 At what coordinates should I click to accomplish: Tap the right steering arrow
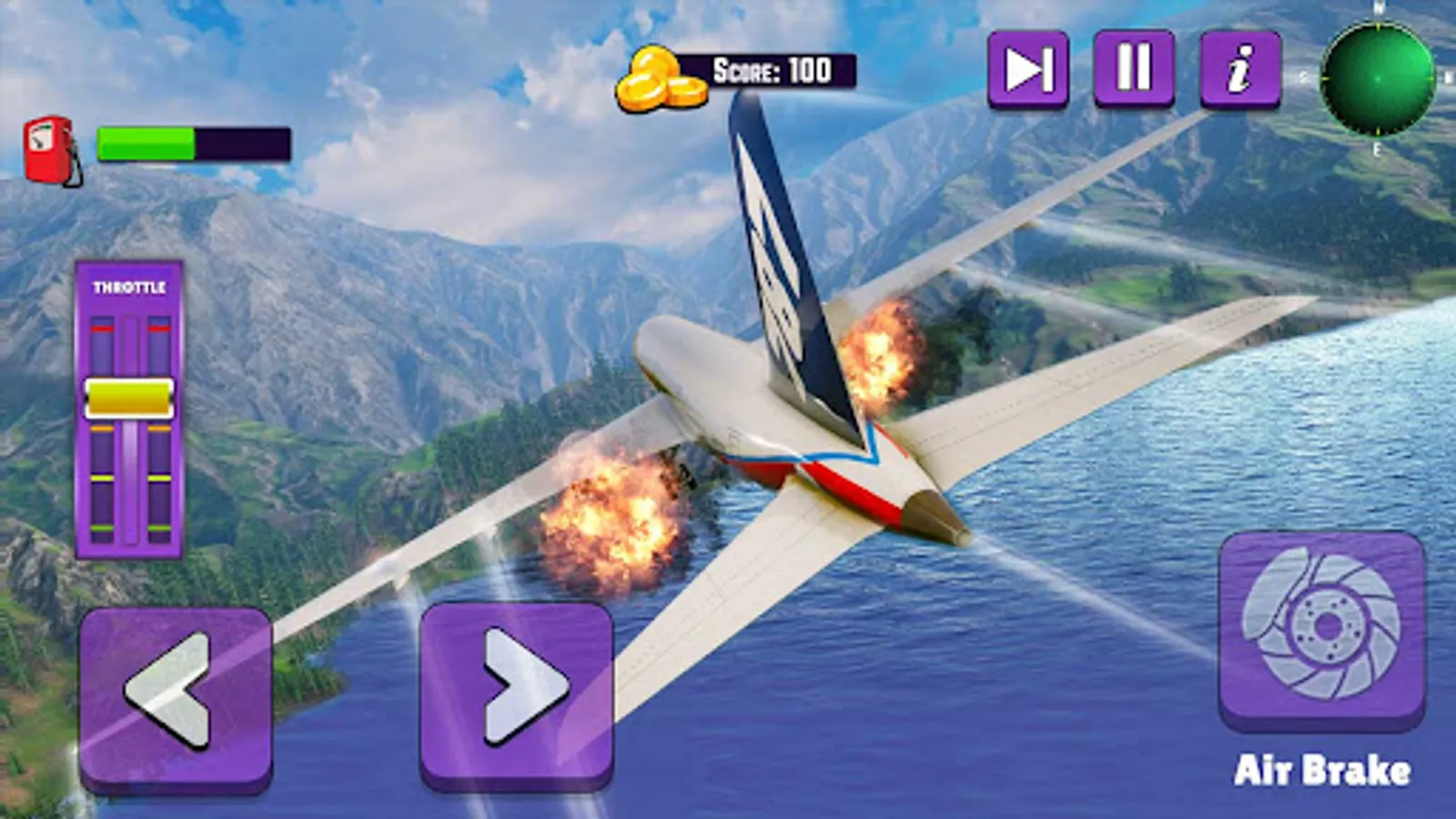517,693
